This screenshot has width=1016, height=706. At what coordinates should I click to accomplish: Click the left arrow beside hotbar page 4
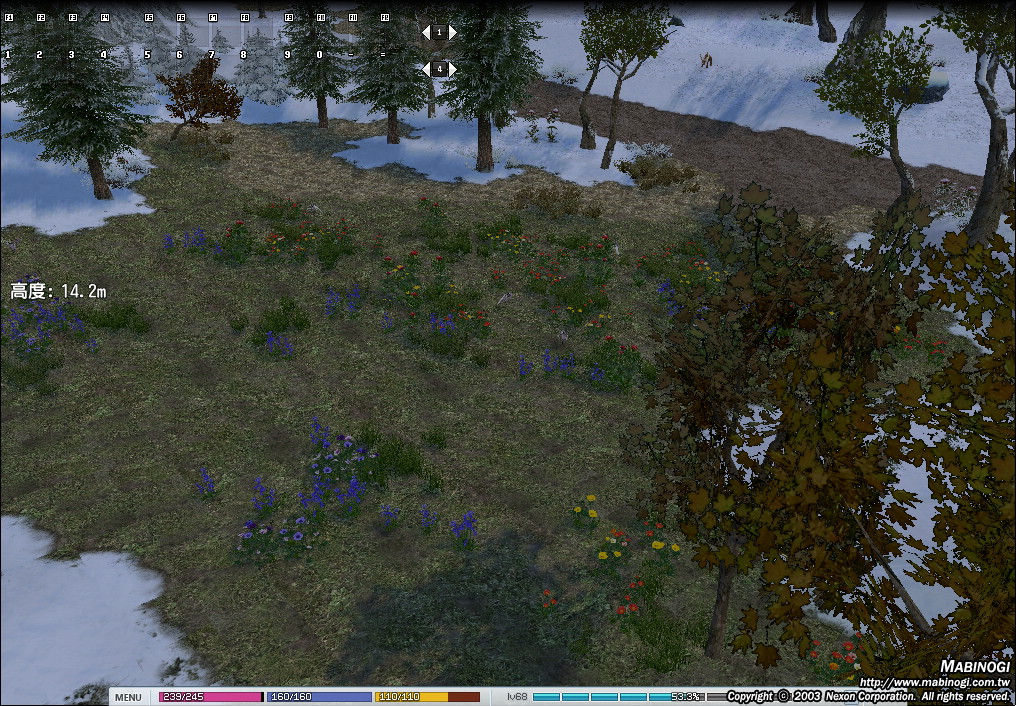(426, 69)
